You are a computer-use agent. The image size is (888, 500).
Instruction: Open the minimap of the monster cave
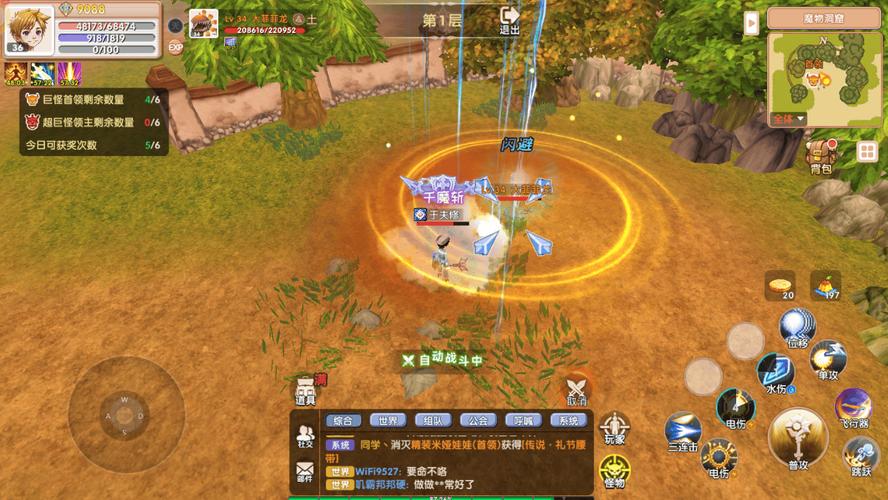(823, 72)
